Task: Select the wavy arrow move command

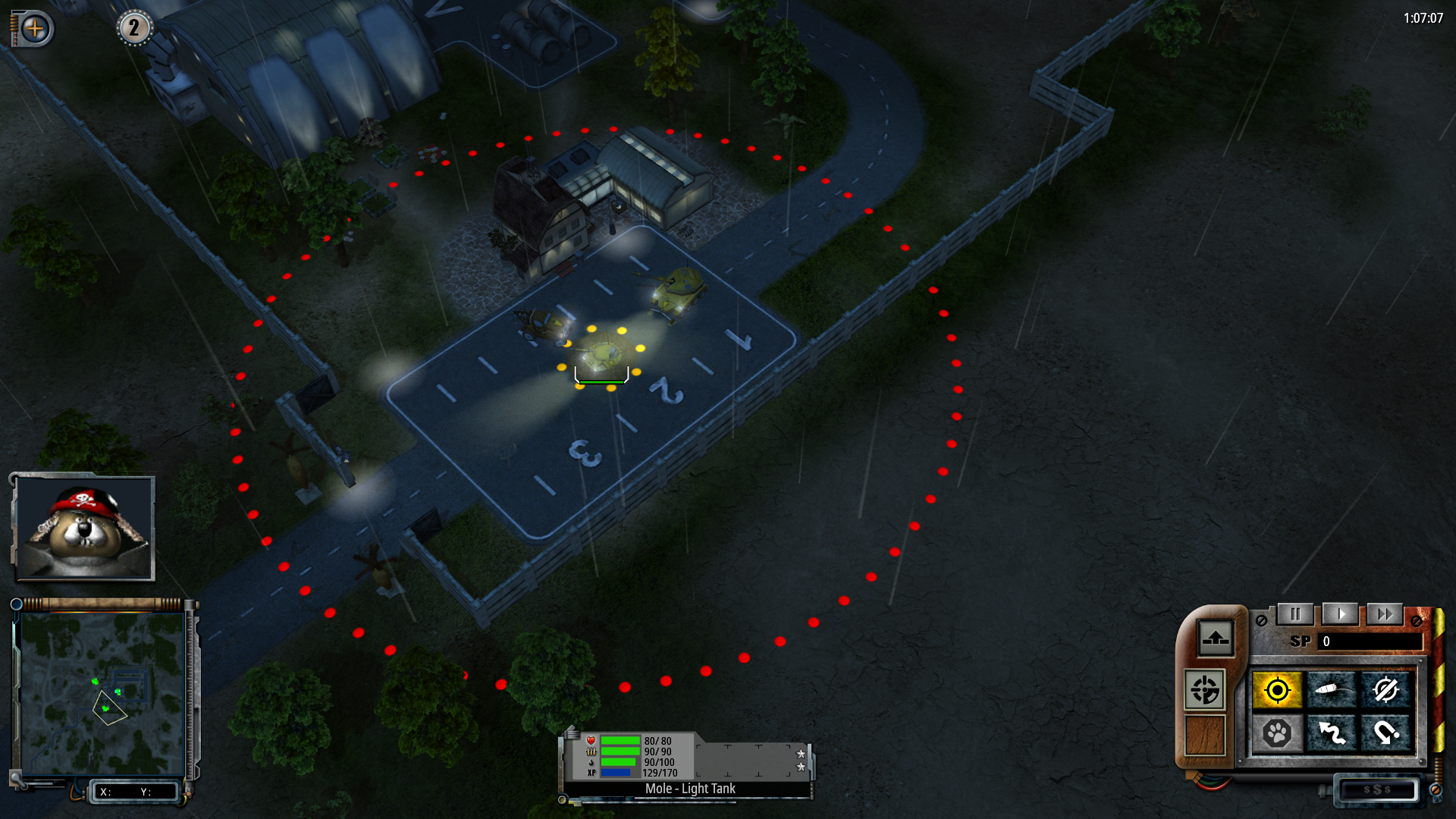Action: pyautogui.click(x=1332, y=733)
